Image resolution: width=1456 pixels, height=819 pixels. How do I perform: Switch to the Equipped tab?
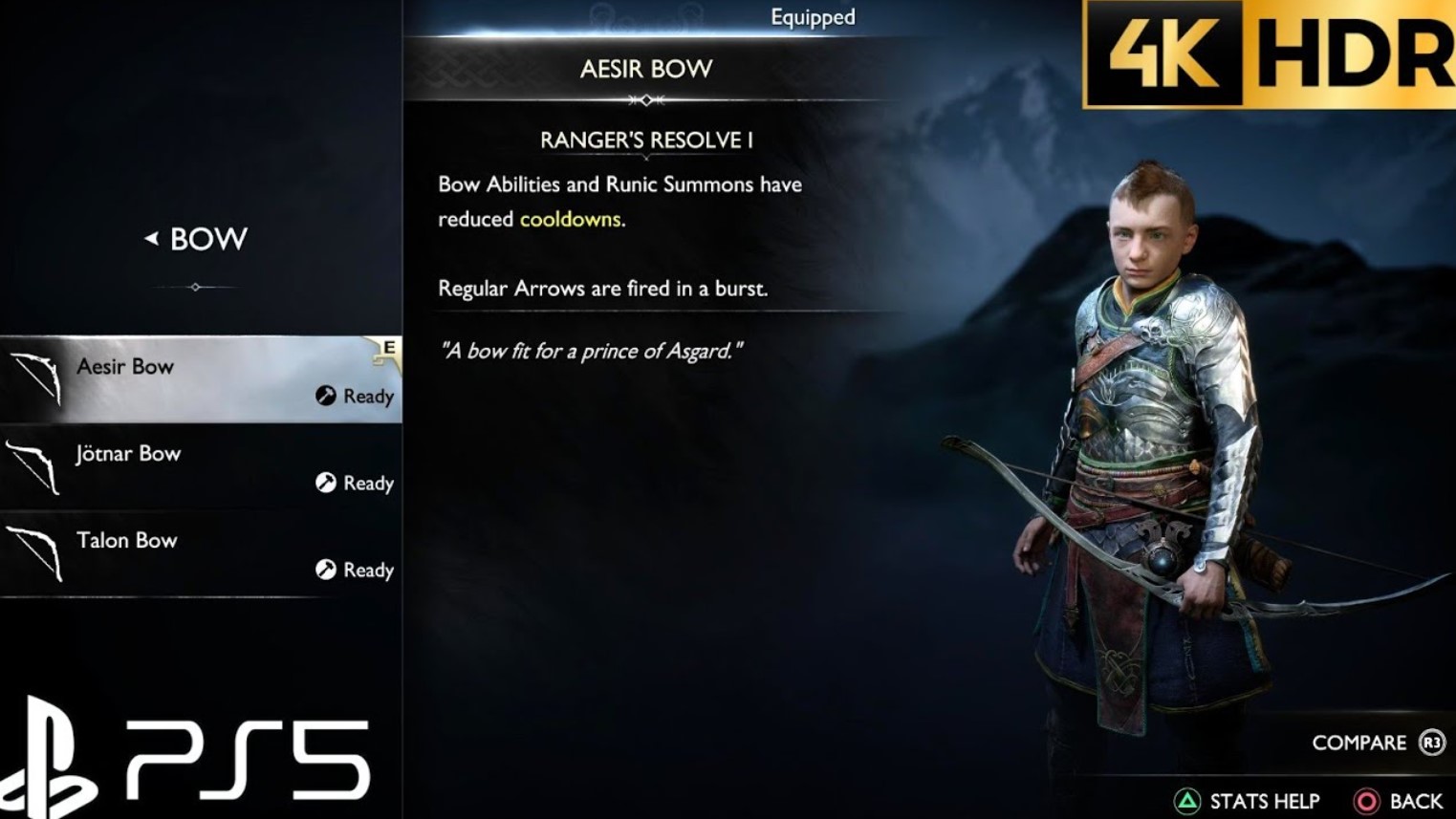point(812,16)
